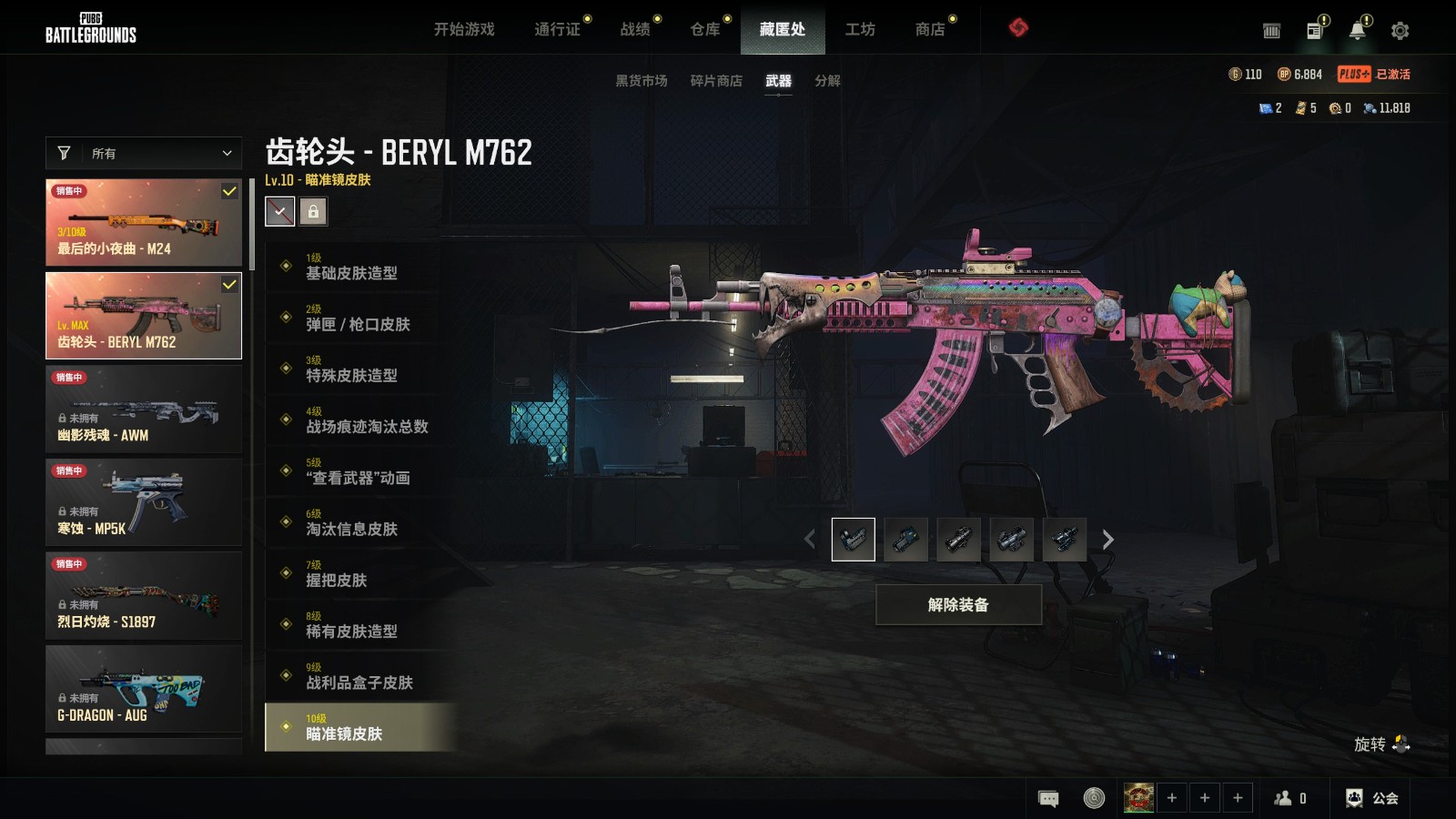Open the 公会 guild panel

[1373, 798]
